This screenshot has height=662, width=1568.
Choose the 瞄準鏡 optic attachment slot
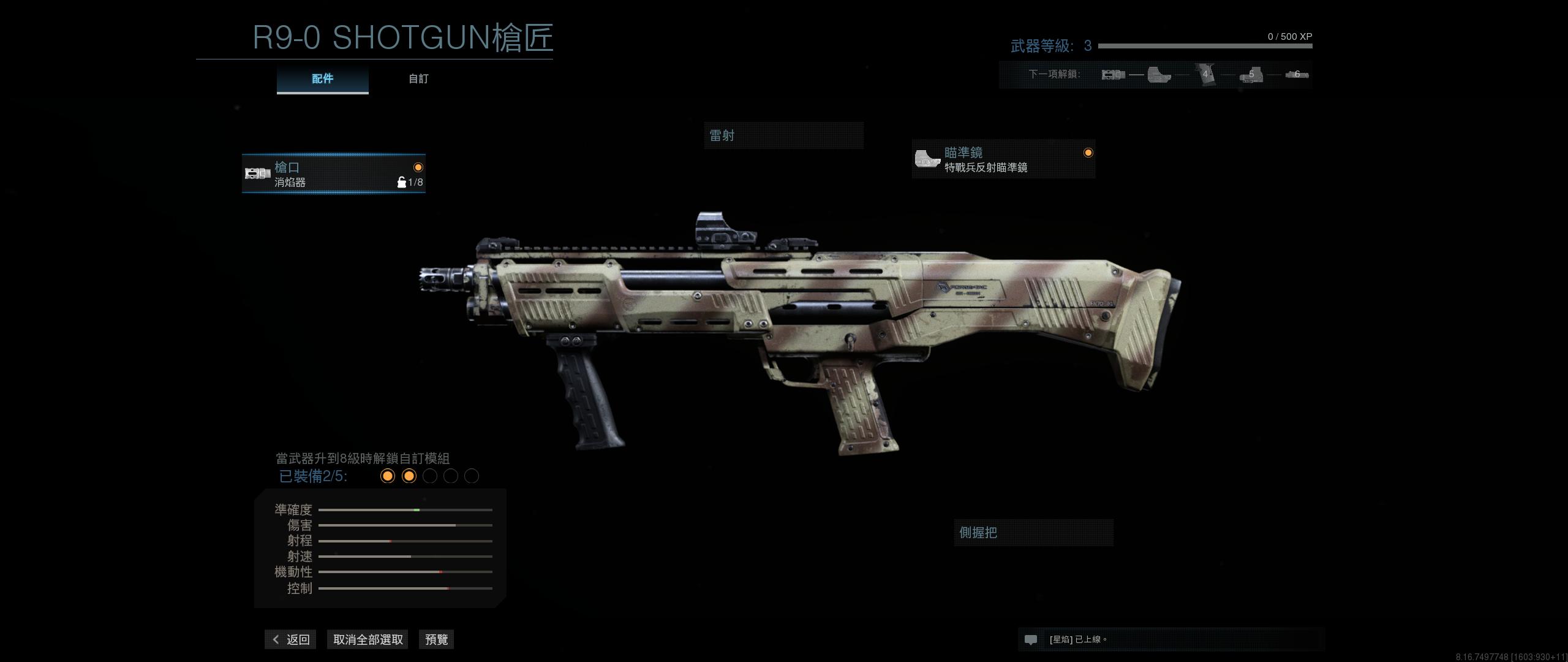click(x=1003, y=159)
